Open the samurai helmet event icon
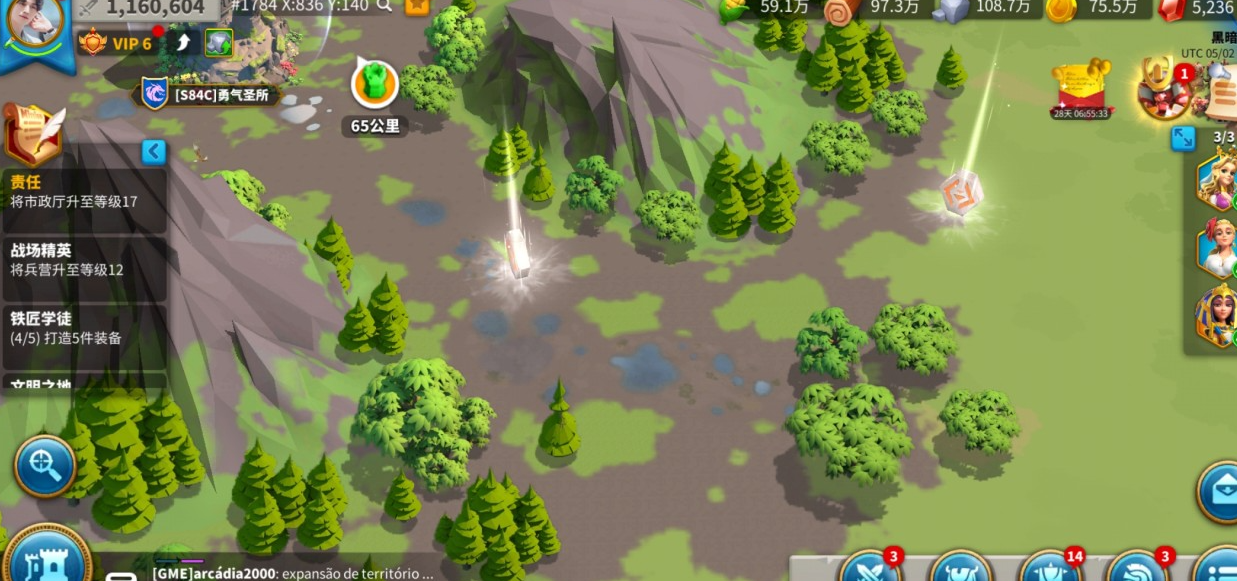The width and height of the screenshot is (1237, 581). coord(1163,88)
